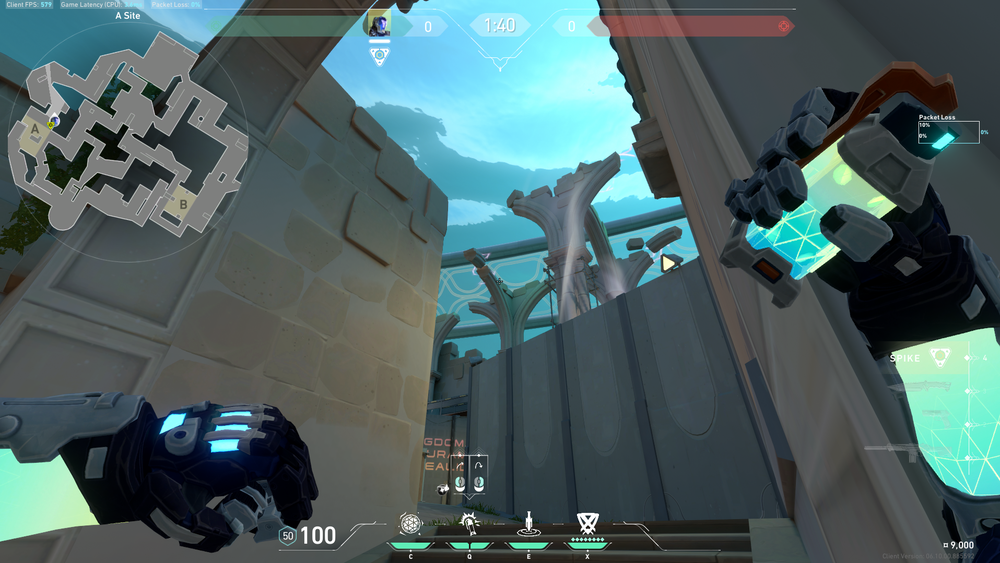The width and height of the screenshot is (1000, 563).
Task: Select the B site marker on minimap
Action: click(x=182, y=204)
